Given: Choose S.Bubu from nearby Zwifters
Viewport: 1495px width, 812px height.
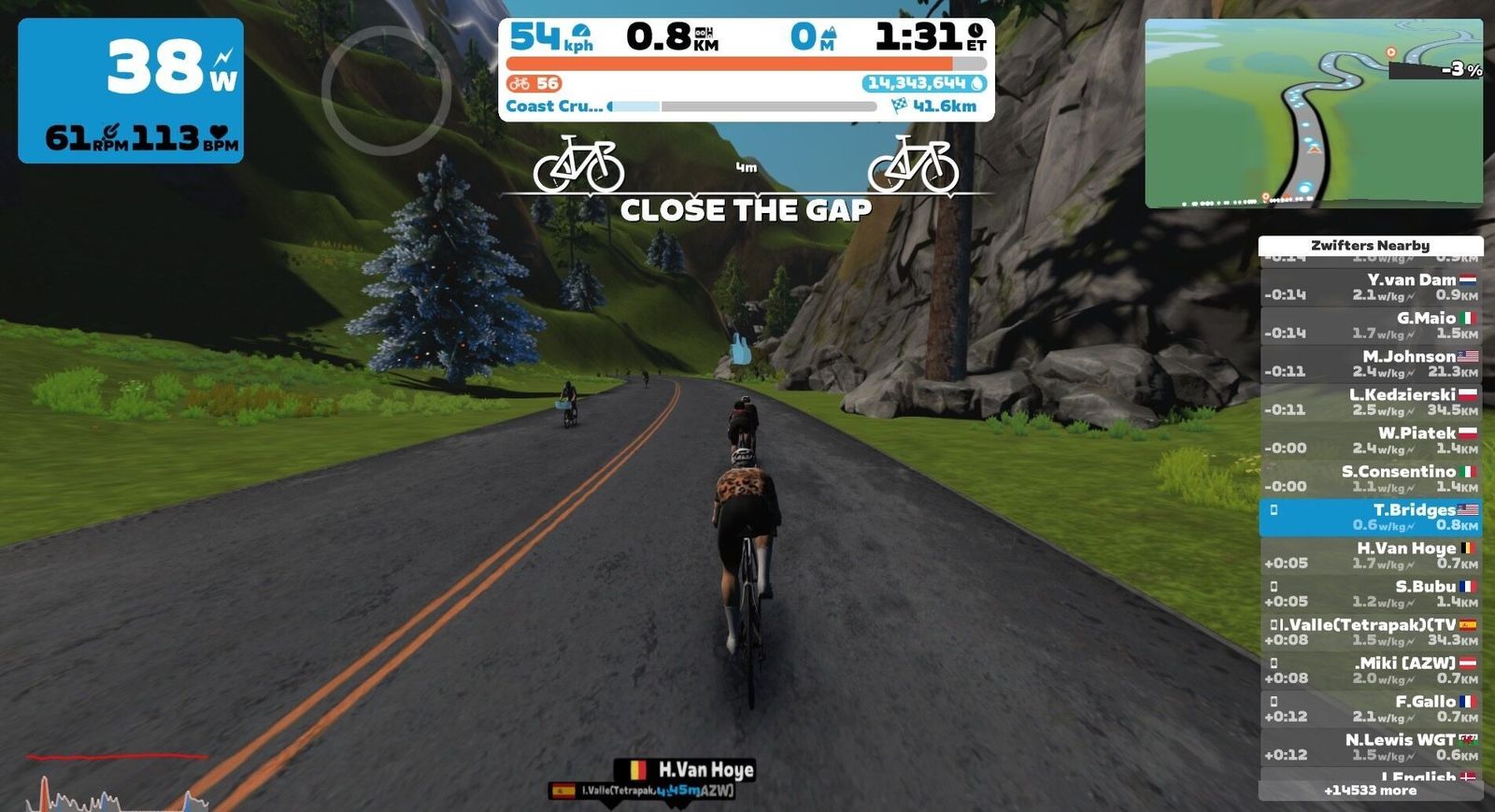Looking at the screenshot, I should [x=1370, y=593].
